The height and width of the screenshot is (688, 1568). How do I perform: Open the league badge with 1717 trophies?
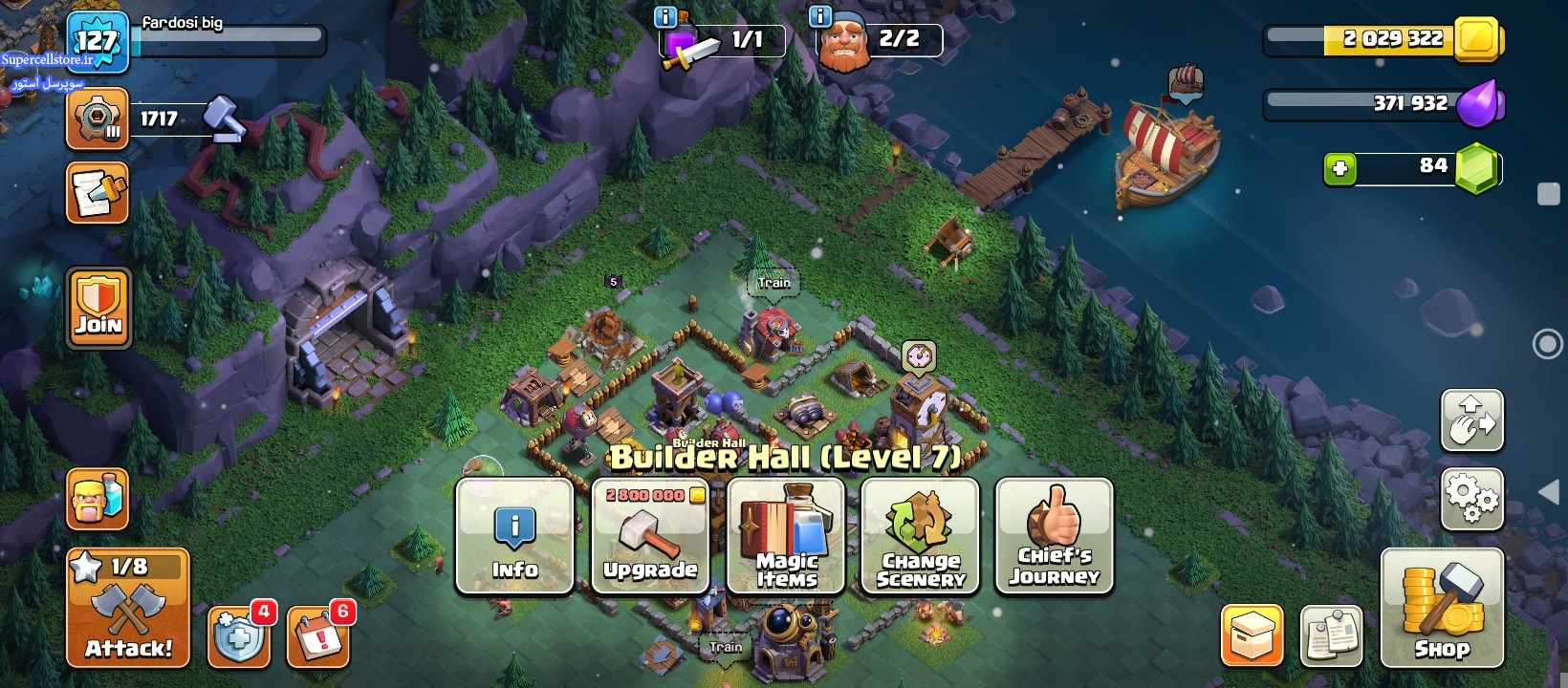coord(98,119)
